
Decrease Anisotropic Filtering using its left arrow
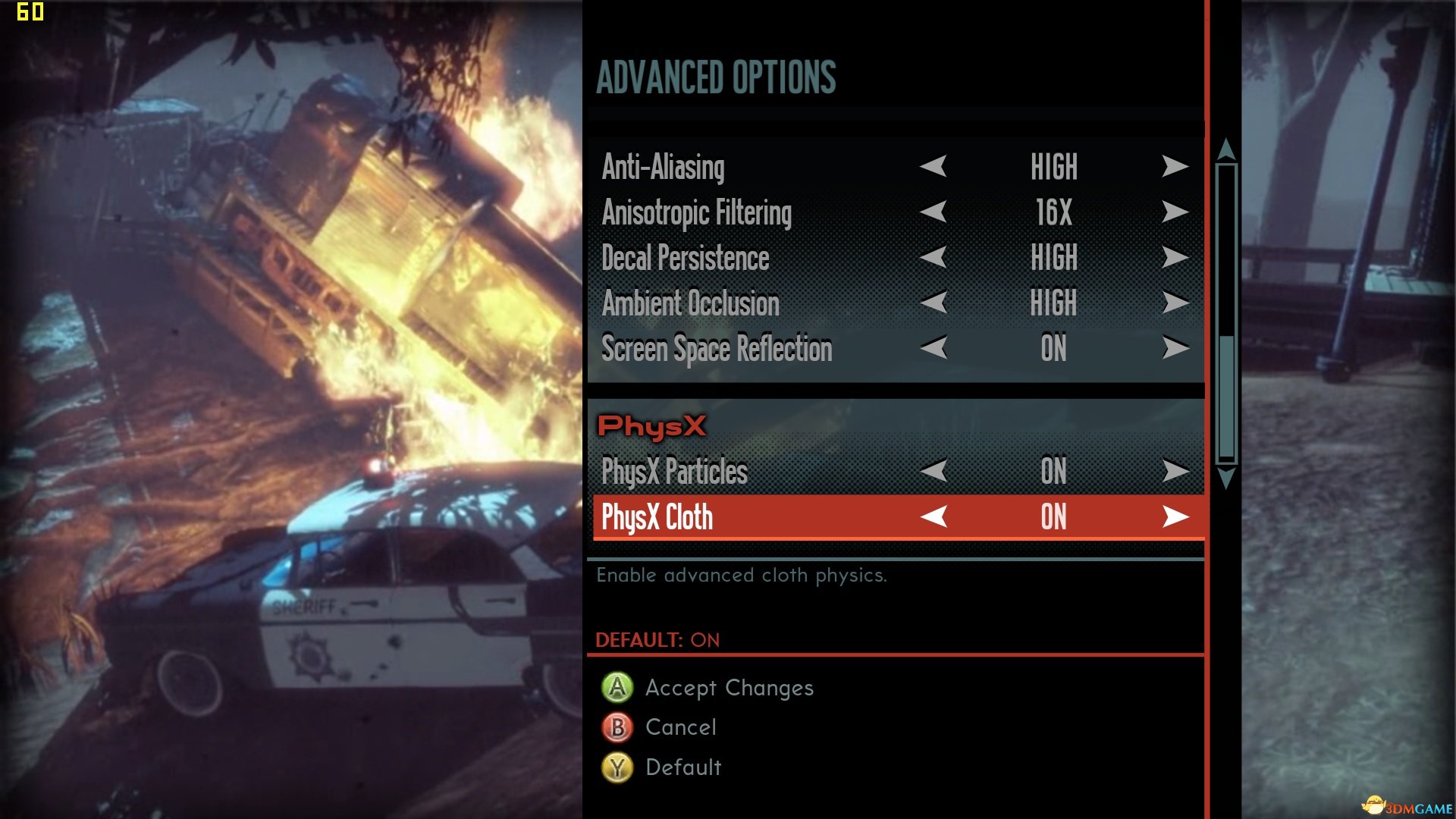(x=934, y=212)
